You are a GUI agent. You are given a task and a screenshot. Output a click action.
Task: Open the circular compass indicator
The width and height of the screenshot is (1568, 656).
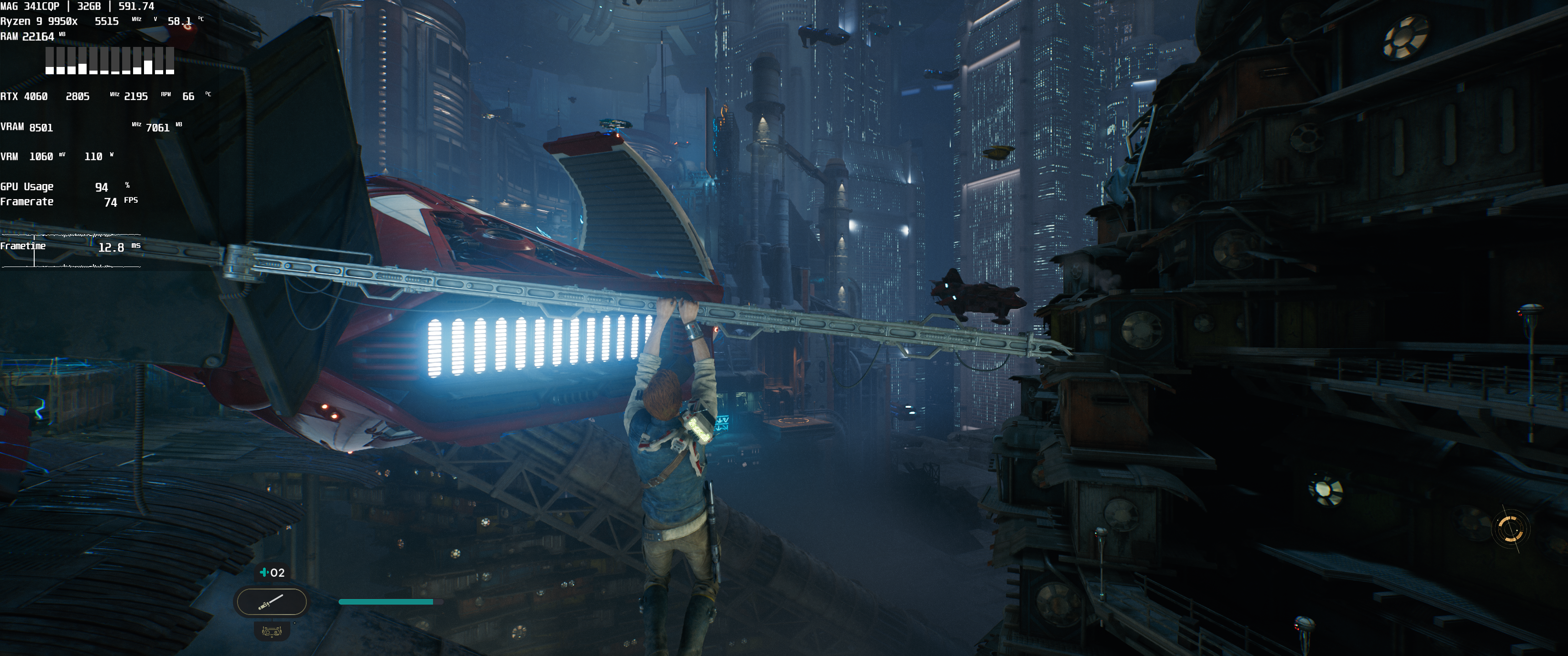[1510, 528]
